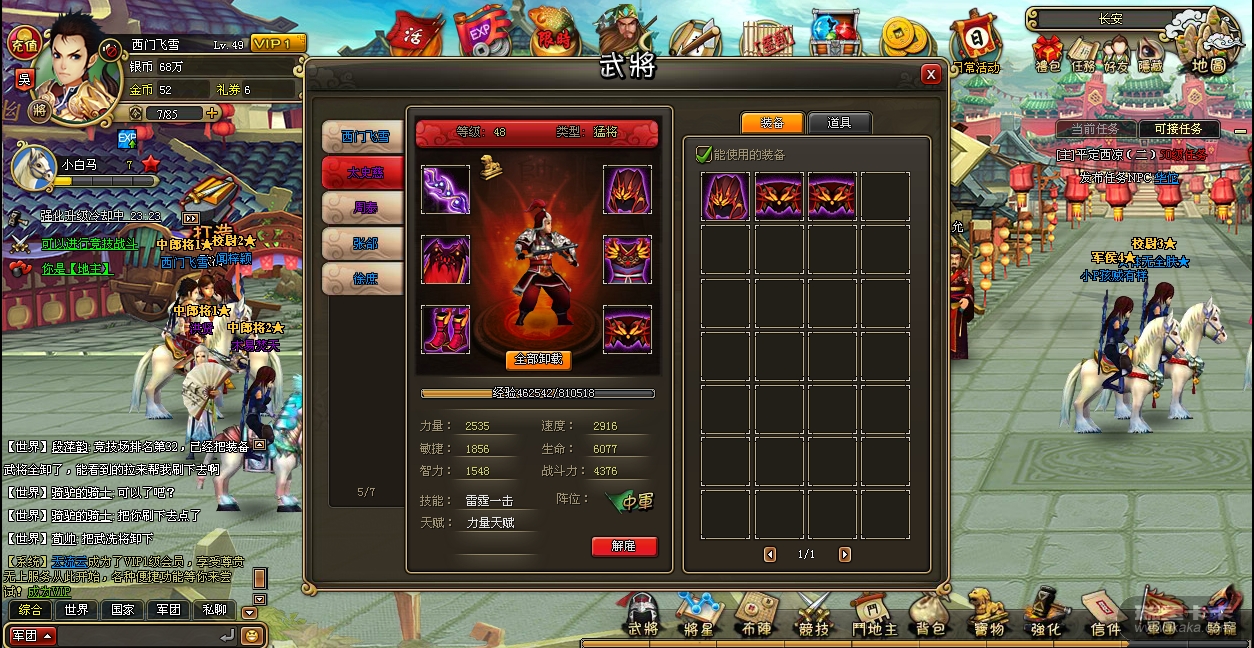Select the equipped red boots slot
This screenshot has height=648, width=1254.
coord(445,330)
